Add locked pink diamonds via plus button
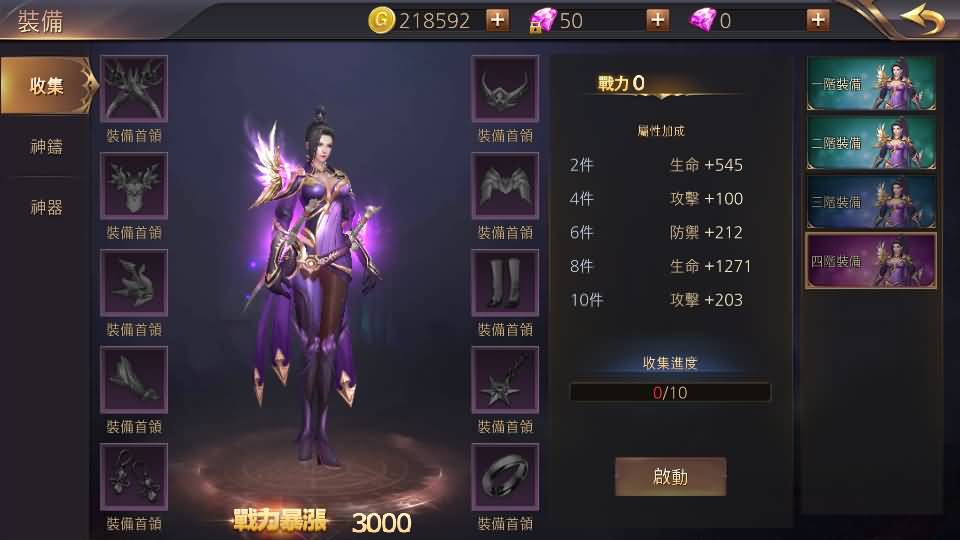Viewport: 960px width, 540px height. pos(658,20)
